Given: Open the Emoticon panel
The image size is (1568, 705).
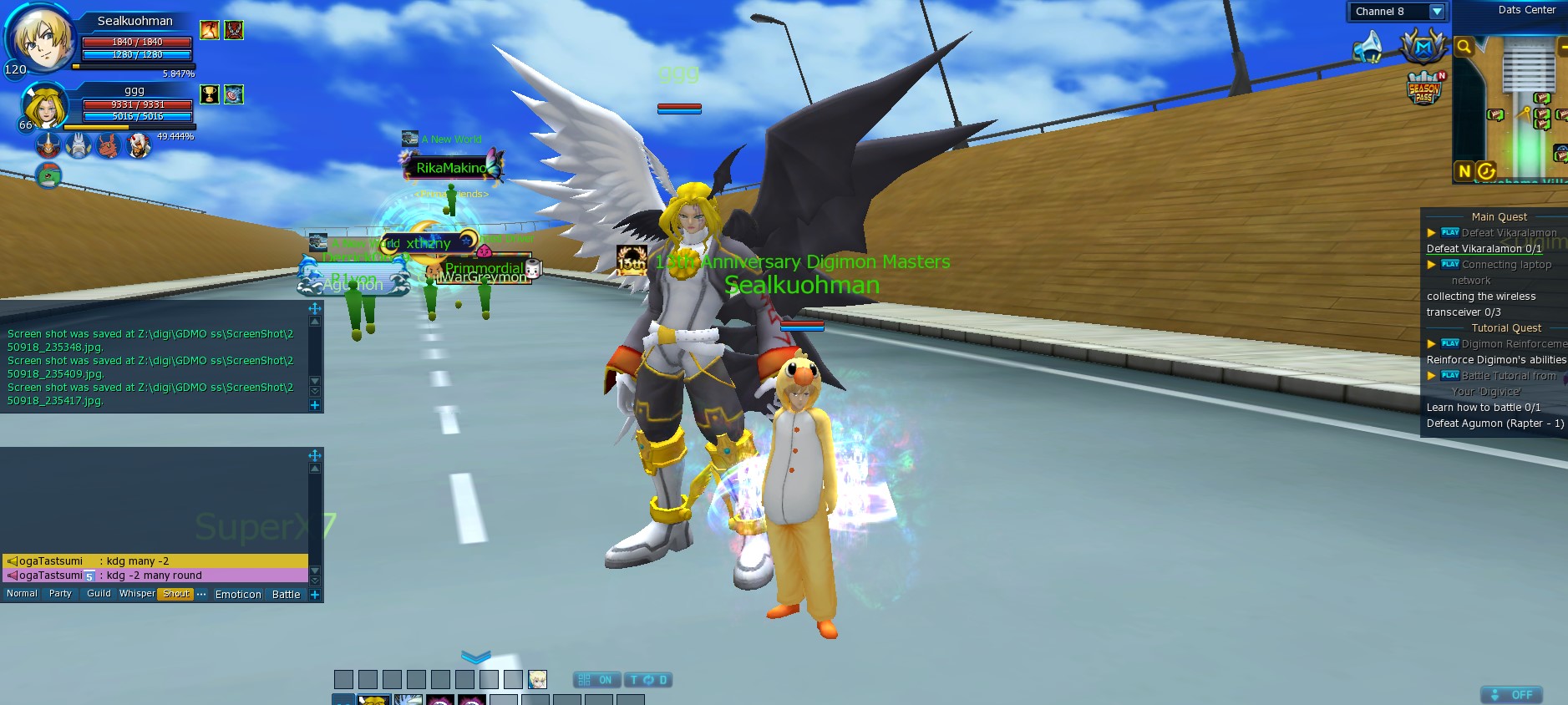Looking at the screenshot, I should 238,595.
